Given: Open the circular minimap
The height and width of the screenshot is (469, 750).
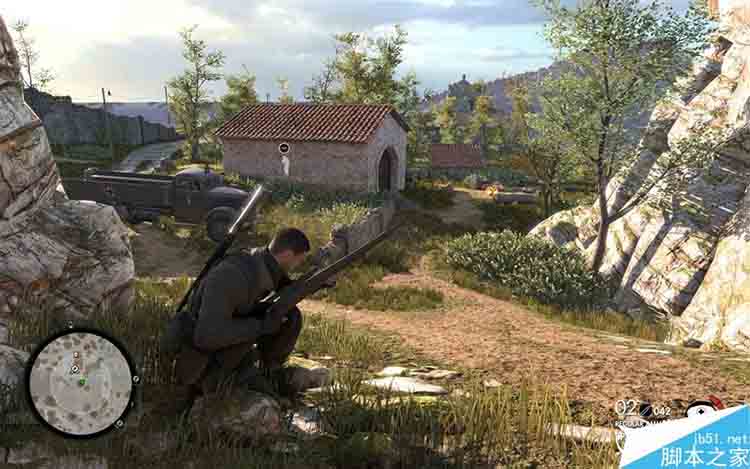Looking at the screenshot, I should coord(80,382).
